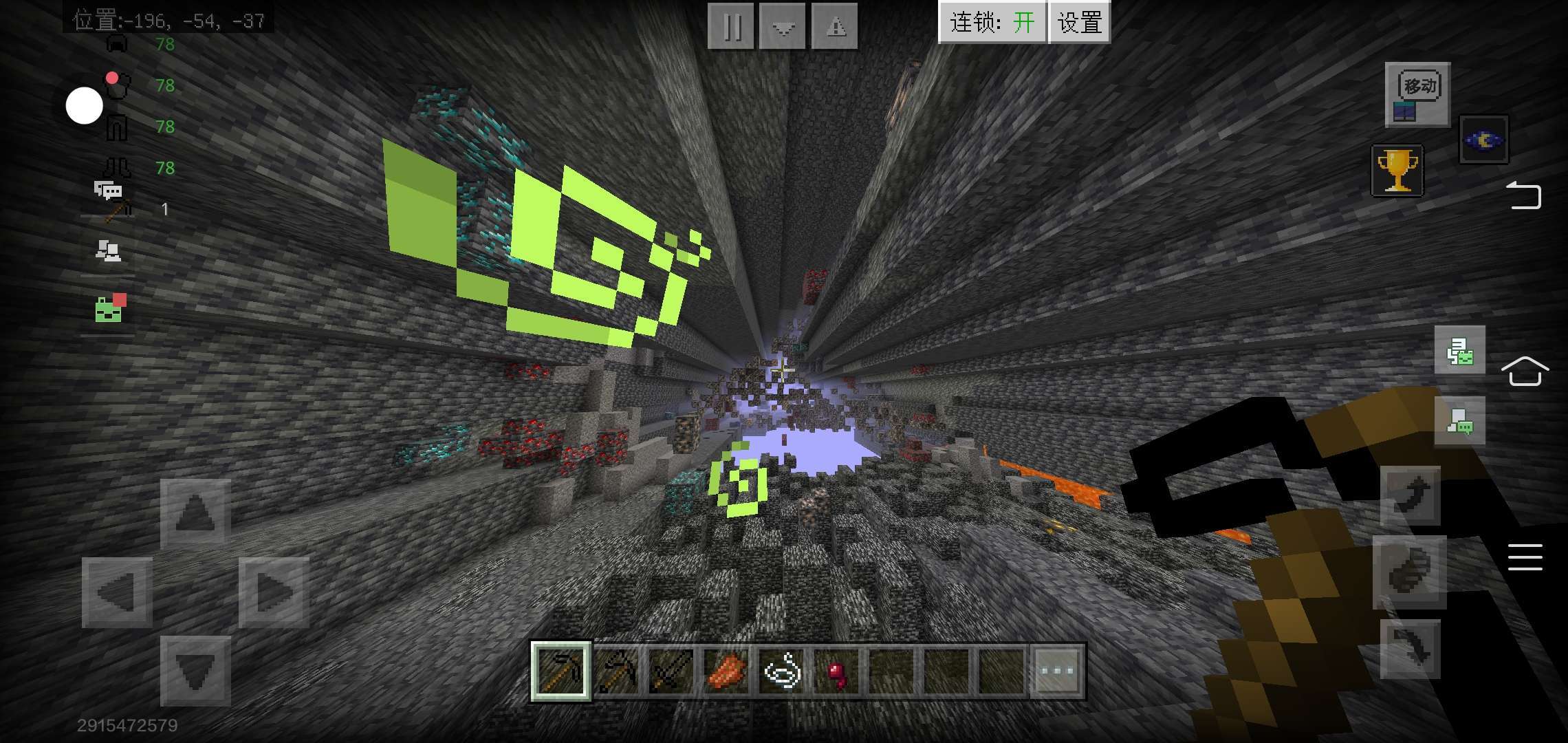Expand the down-arrow dropdown button
This screenshot has width=1568, height=743.
tap(783, 26)
